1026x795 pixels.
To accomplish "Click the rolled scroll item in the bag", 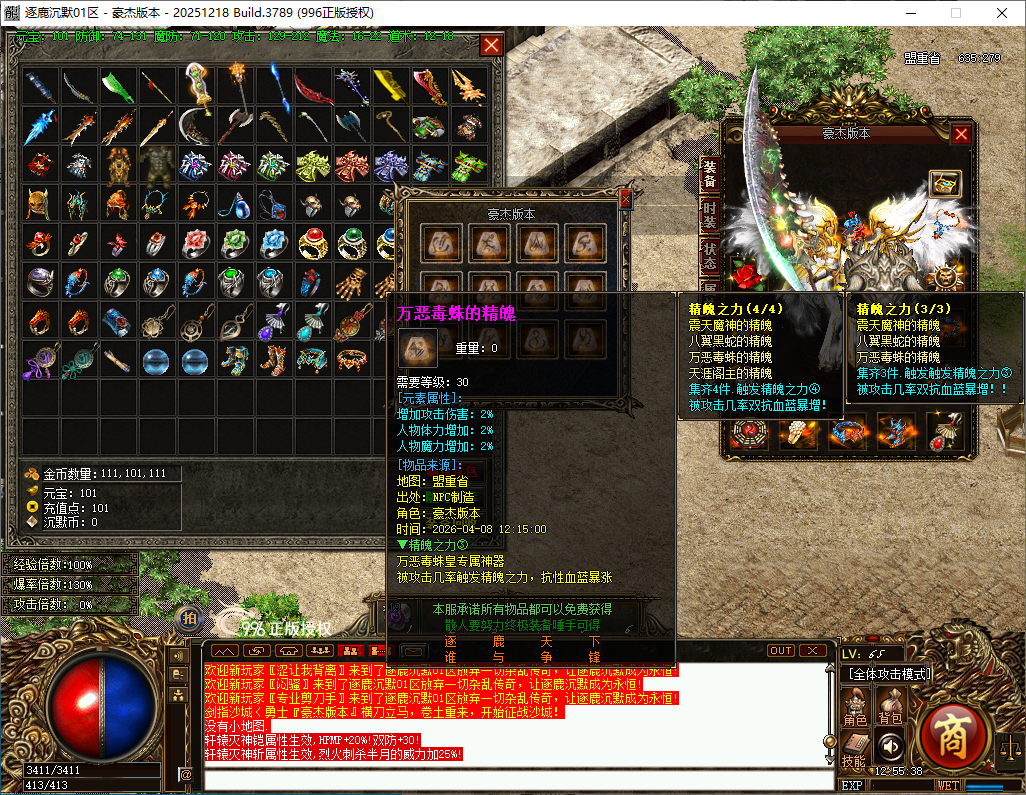I will tap(118, 358).
